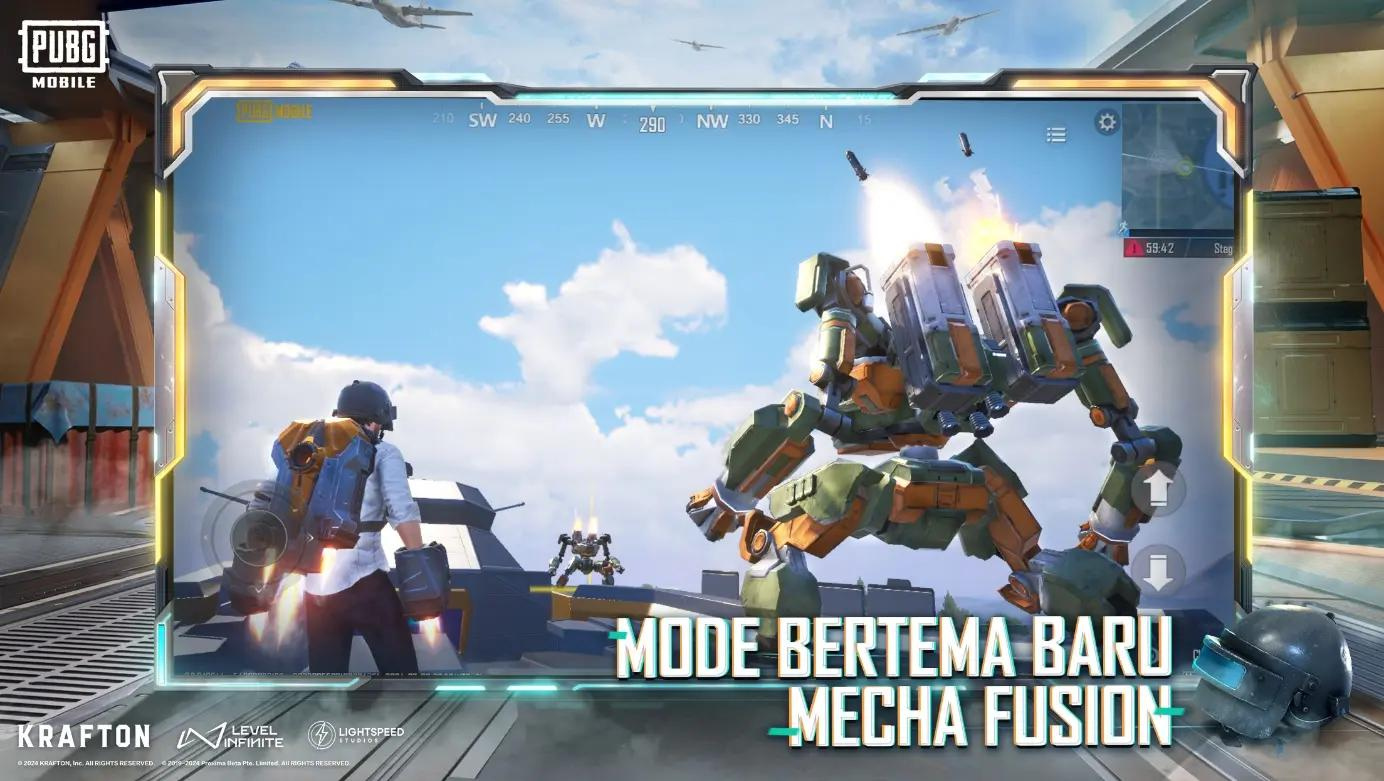
Task: Select the mecha descend arrow control
Action: click(1159, 568)
